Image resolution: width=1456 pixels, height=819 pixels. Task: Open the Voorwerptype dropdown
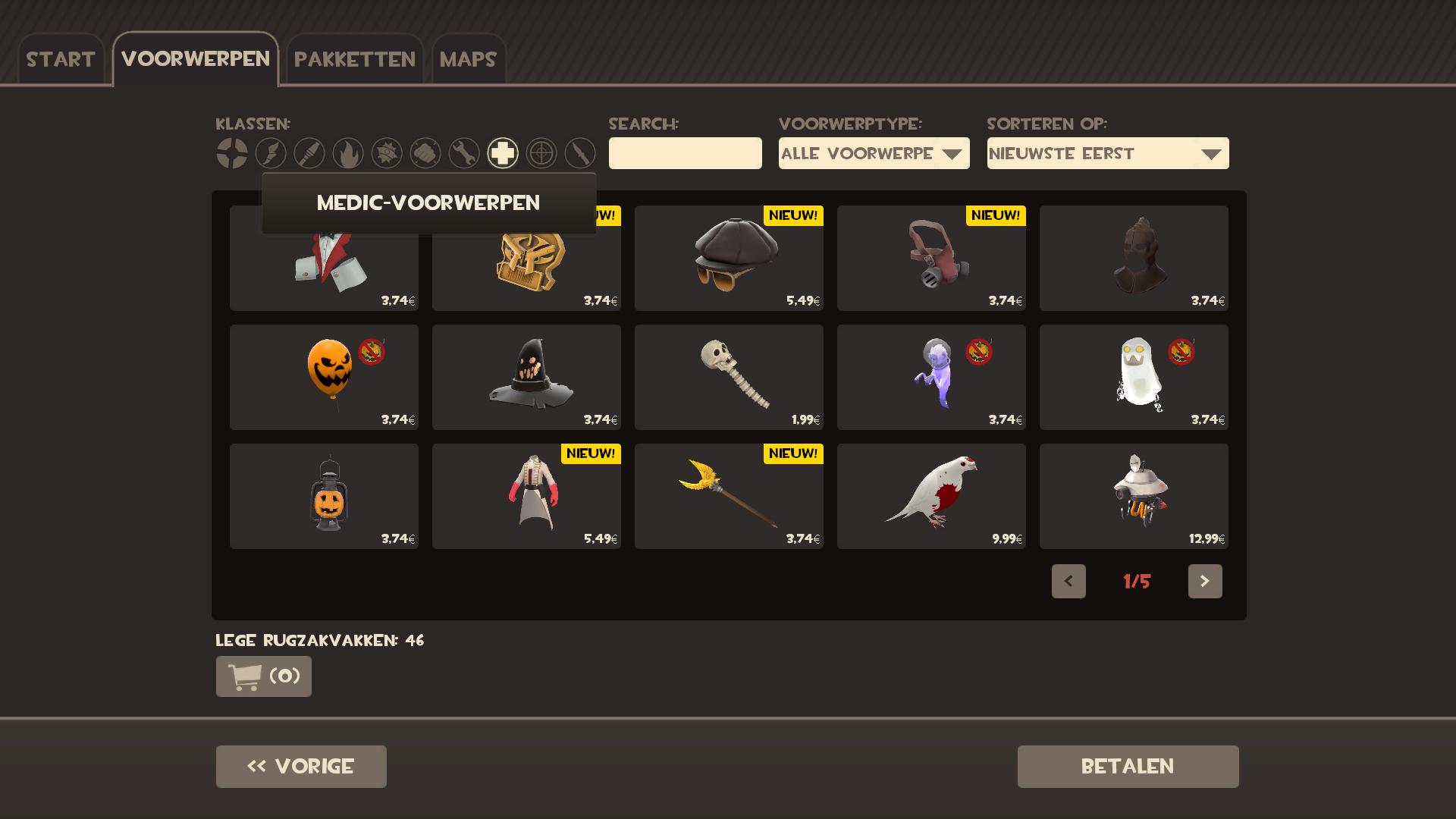click(874, 153)
